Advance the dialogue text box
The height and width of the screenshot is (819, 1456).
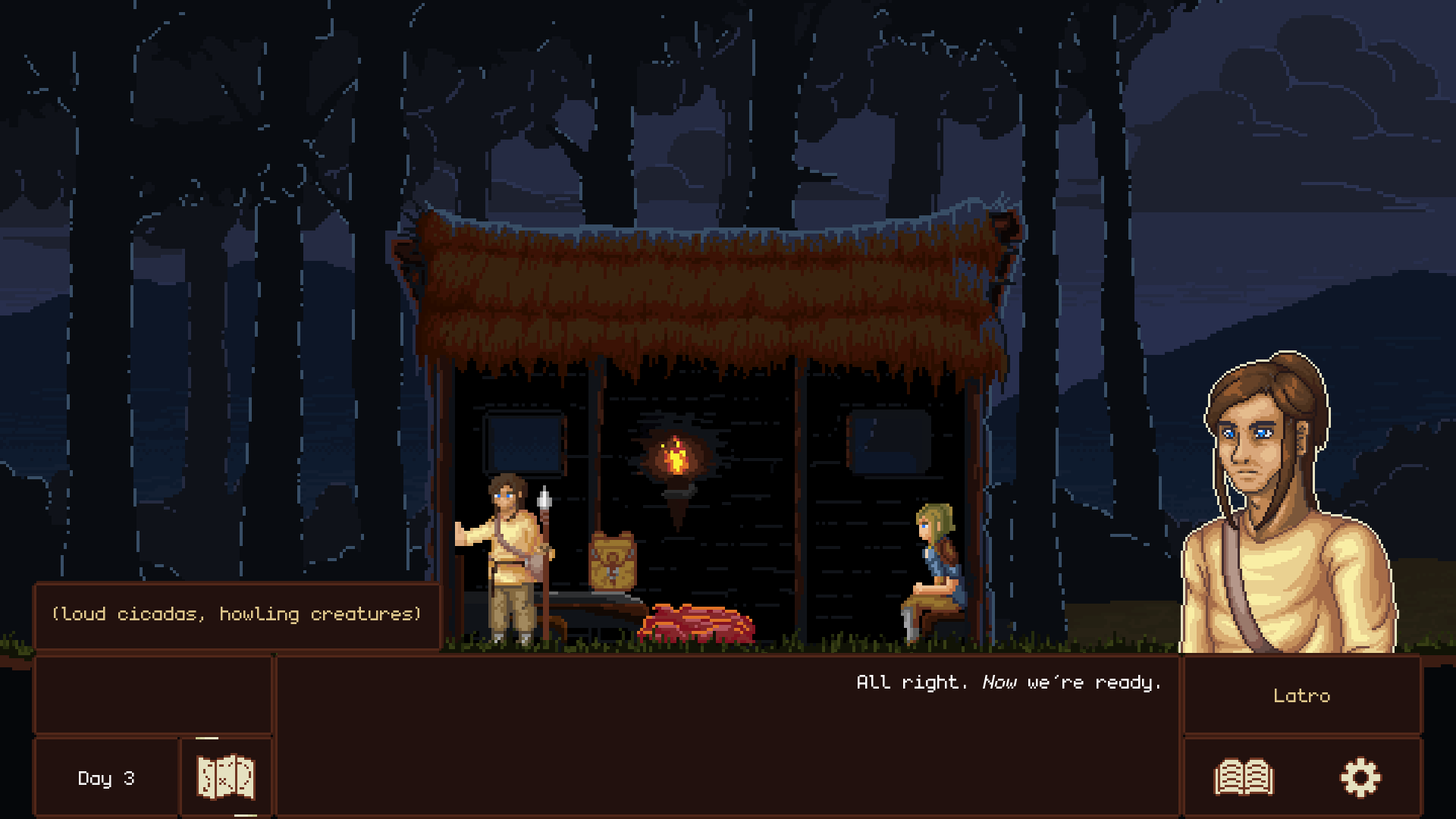pyautogui.click(x=726, y=734)
